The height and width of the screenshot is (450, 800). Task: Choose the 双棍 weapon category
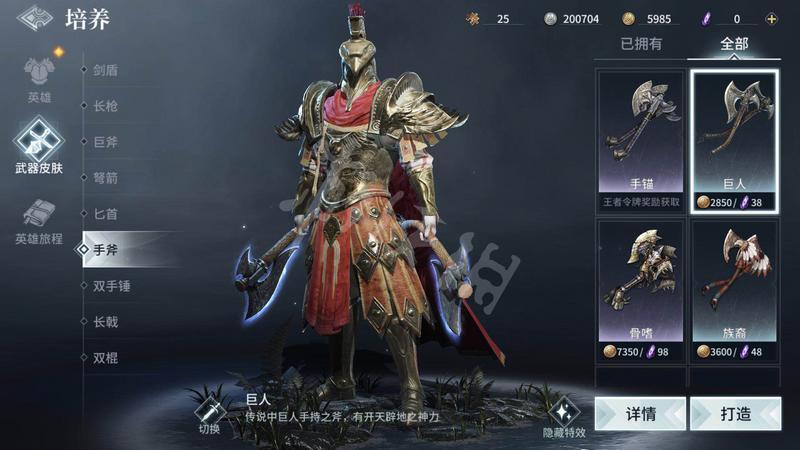coord(106,358)
